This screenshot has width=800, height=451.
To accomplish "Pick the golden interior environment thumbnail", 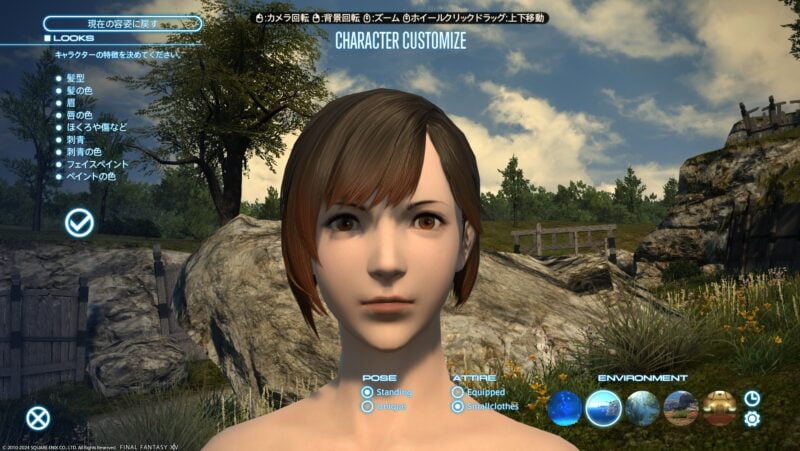I will 720,407.
